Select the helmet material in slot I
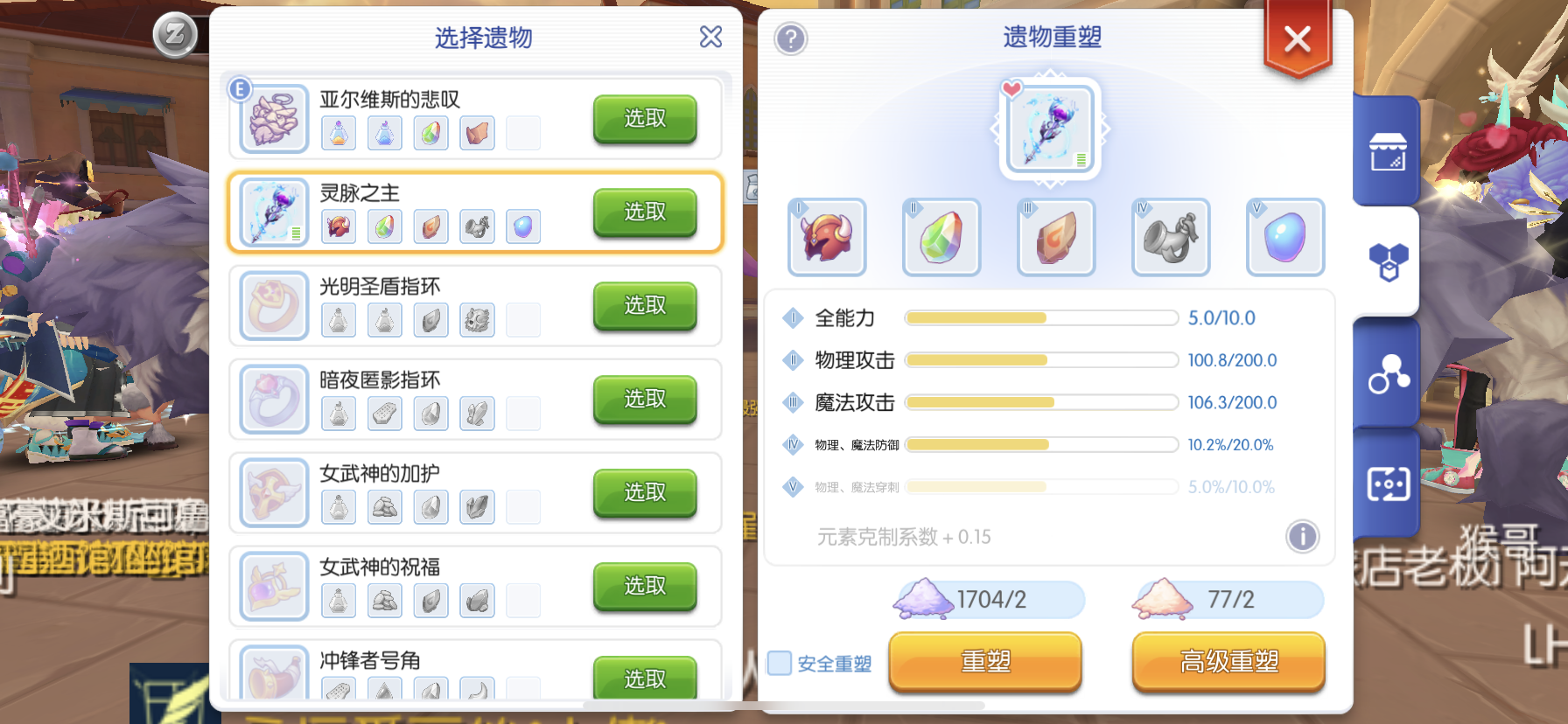Image resolution: width=1568 pixels, height=724 pixels. 826,237
